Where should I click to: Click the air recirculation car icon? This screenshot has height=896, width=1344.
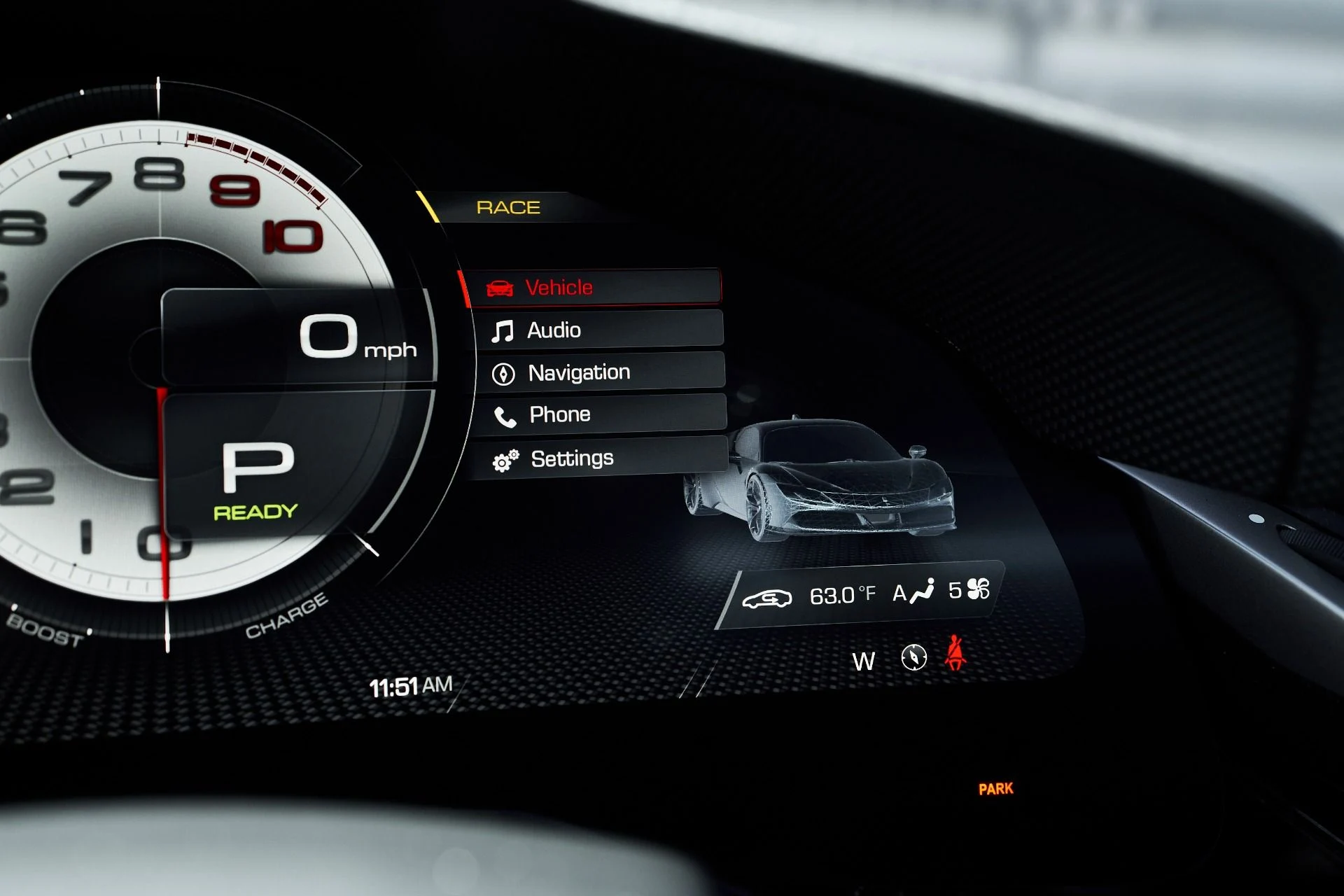click(767, 598)
